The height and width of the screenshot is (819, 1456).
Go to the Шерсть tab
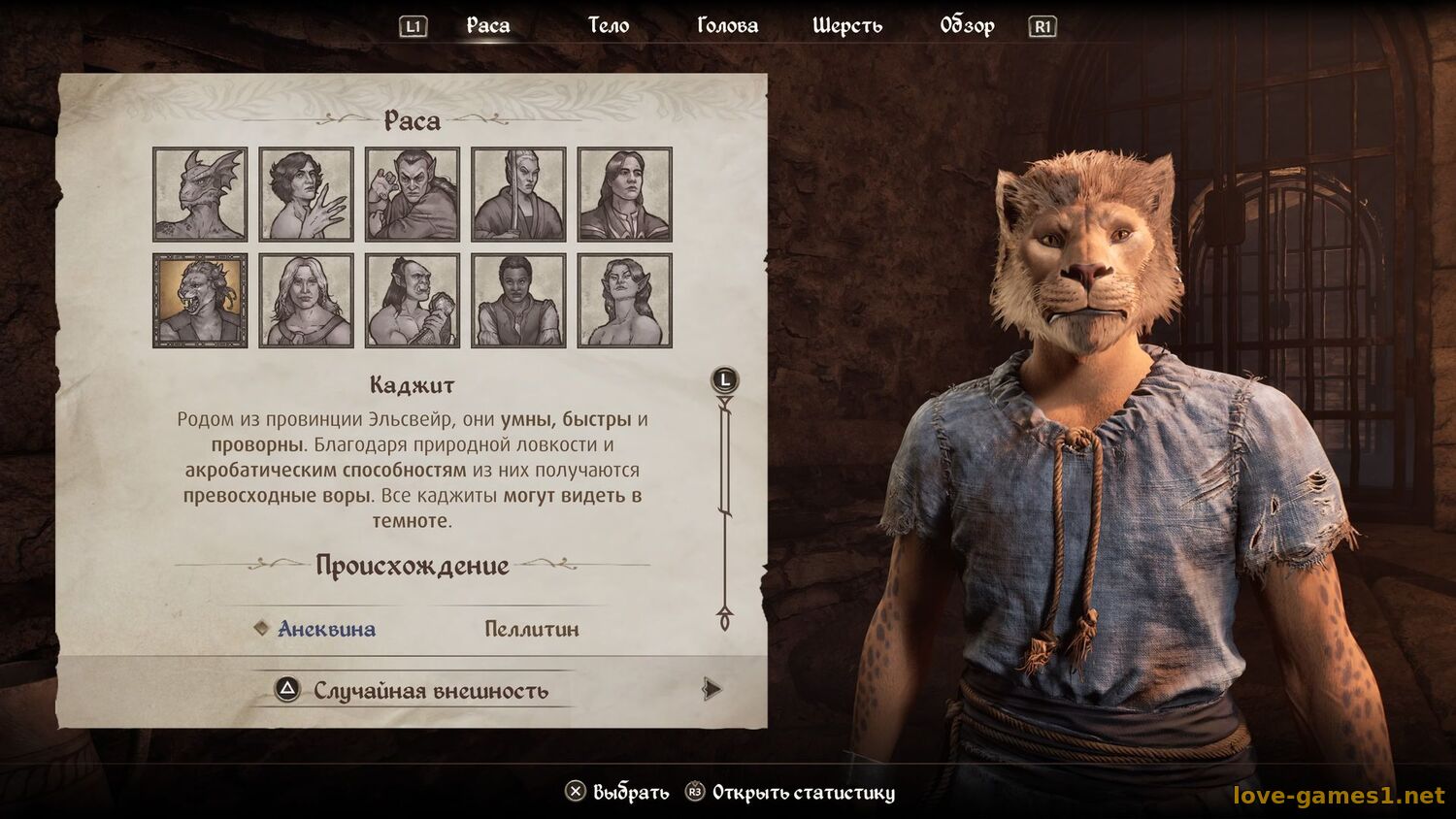[x=847, y=26]
